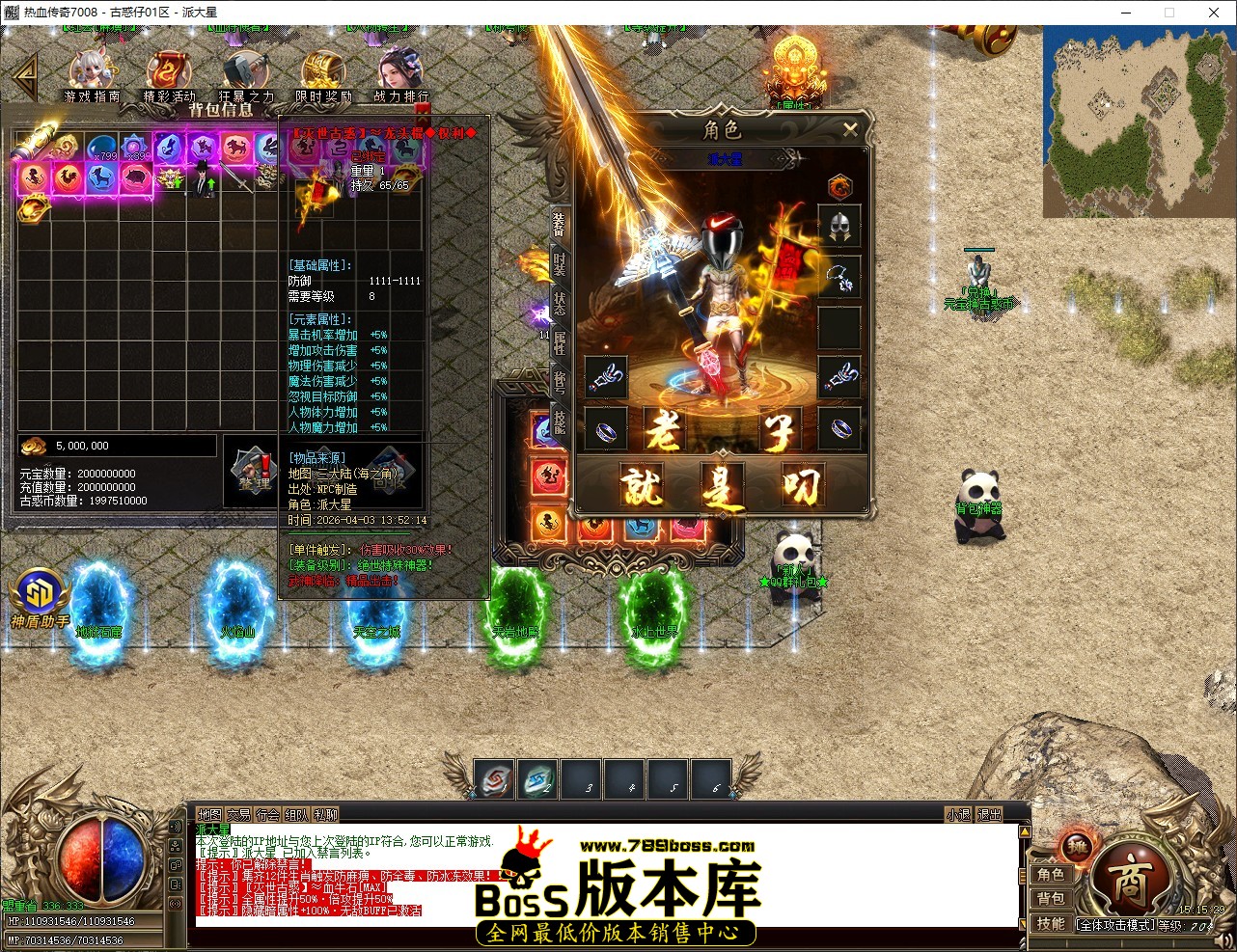Click the 角色 button at bottom right
This screenshot has width=1237, height=952.
click(1052, 874)
